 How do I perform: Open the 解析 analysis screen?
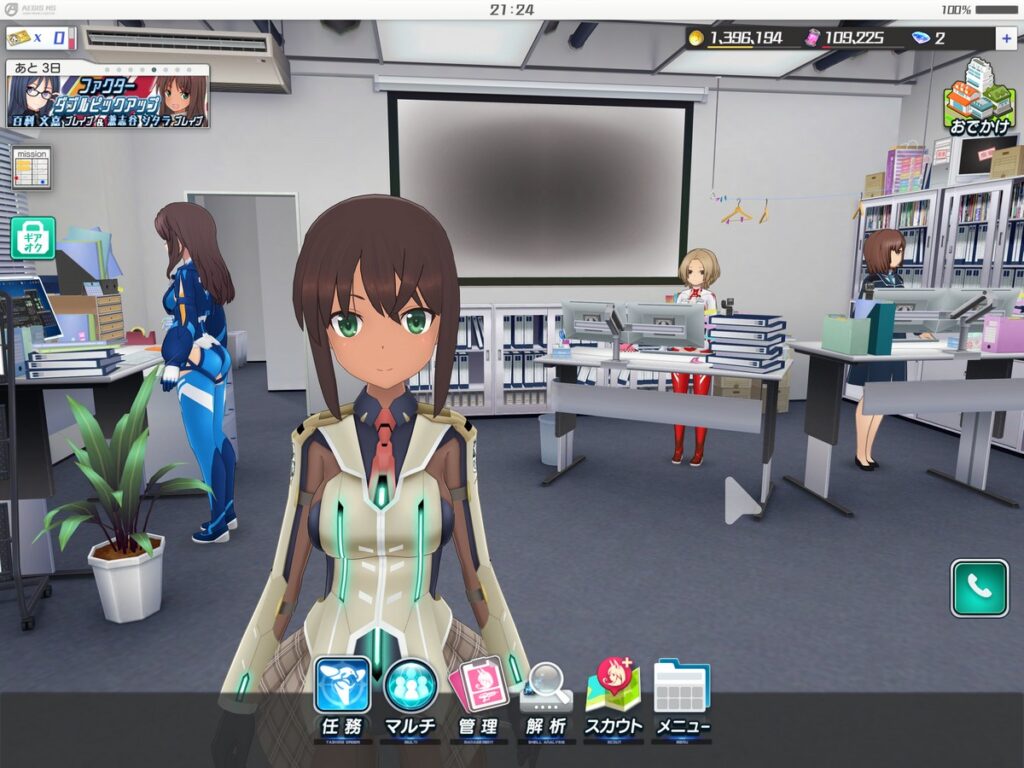(x=545, y=698)
